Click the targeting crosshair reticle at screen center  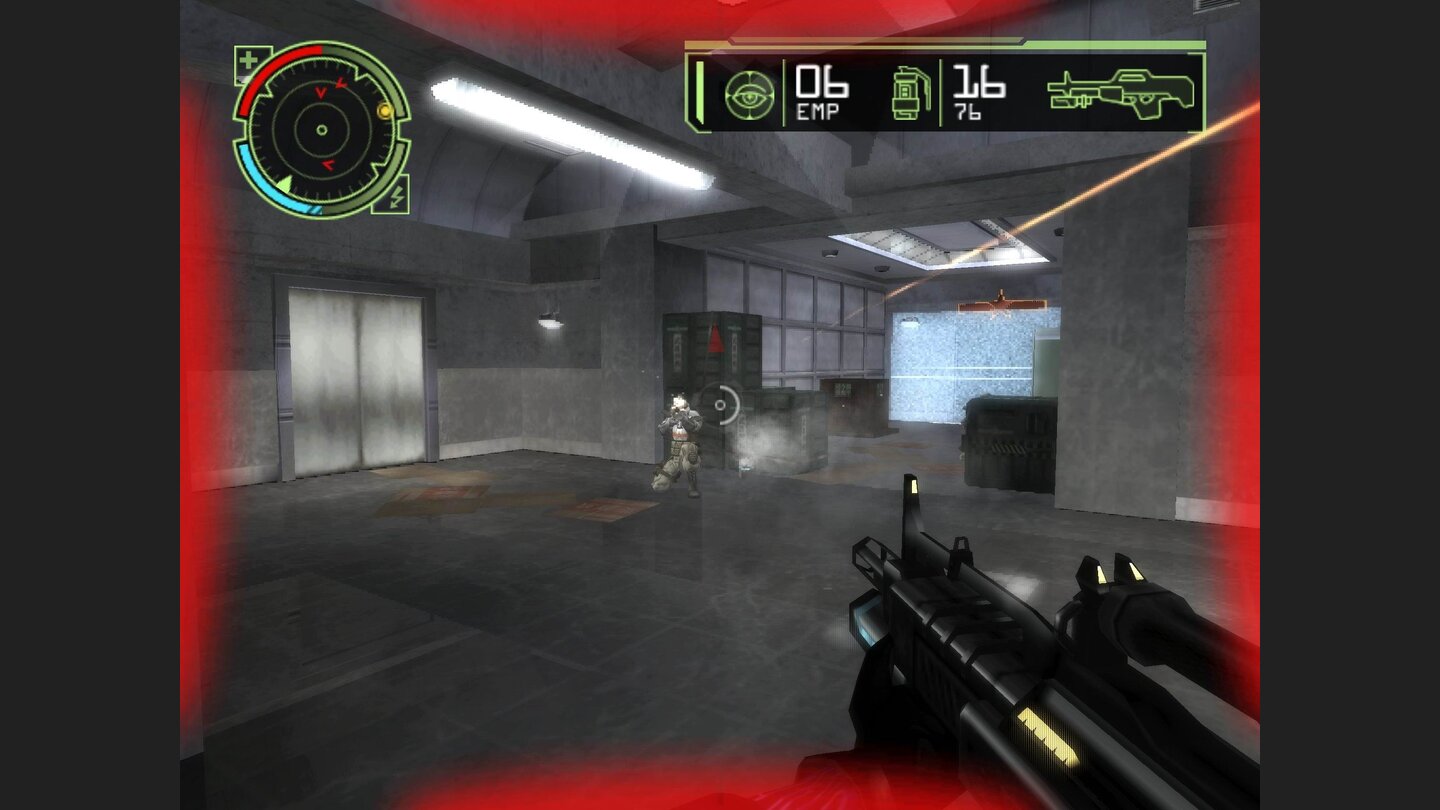[719, 406]
